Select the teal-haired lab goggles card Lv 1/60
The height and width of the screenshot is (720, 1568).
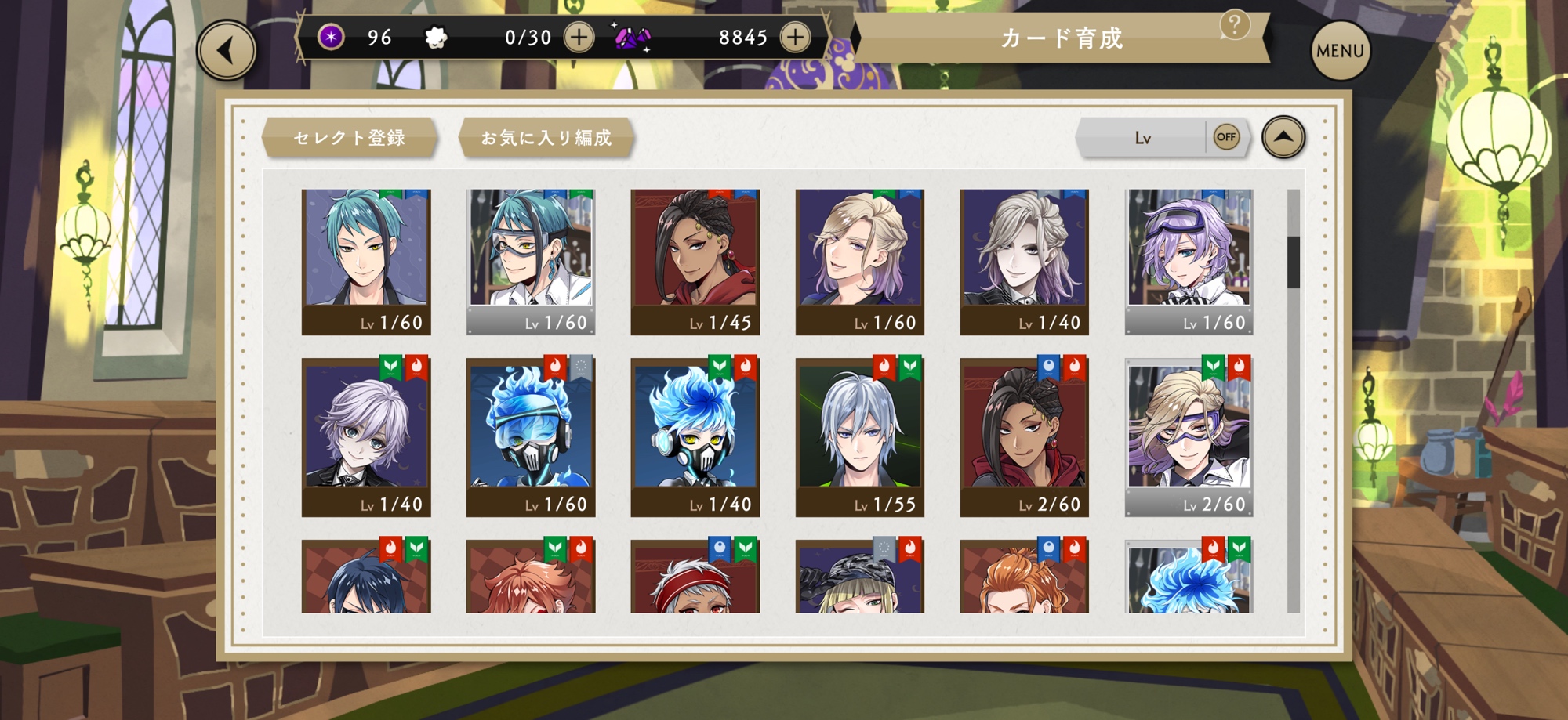531,261
